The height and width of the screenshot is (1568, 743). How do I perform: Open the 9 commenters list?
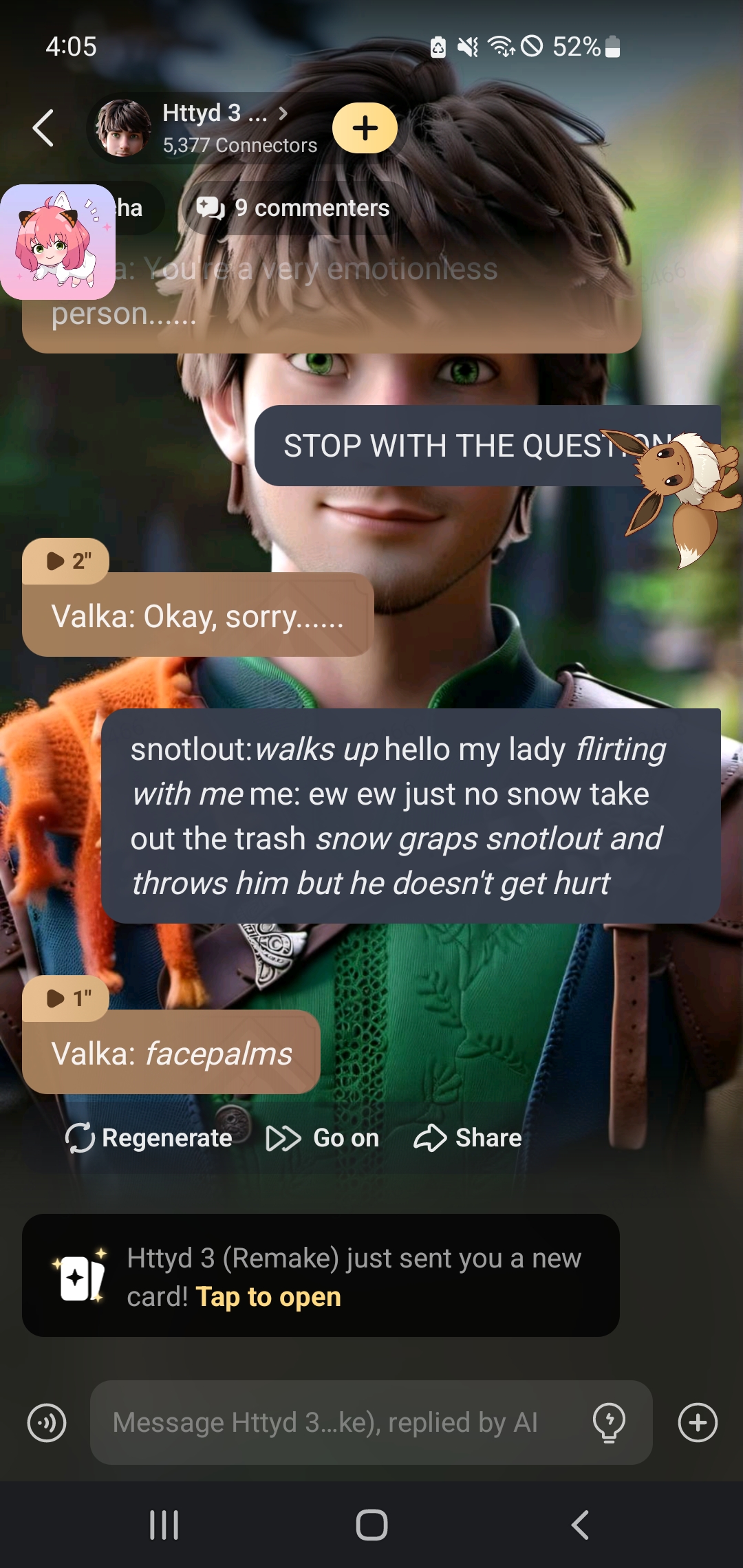point(294,208)
